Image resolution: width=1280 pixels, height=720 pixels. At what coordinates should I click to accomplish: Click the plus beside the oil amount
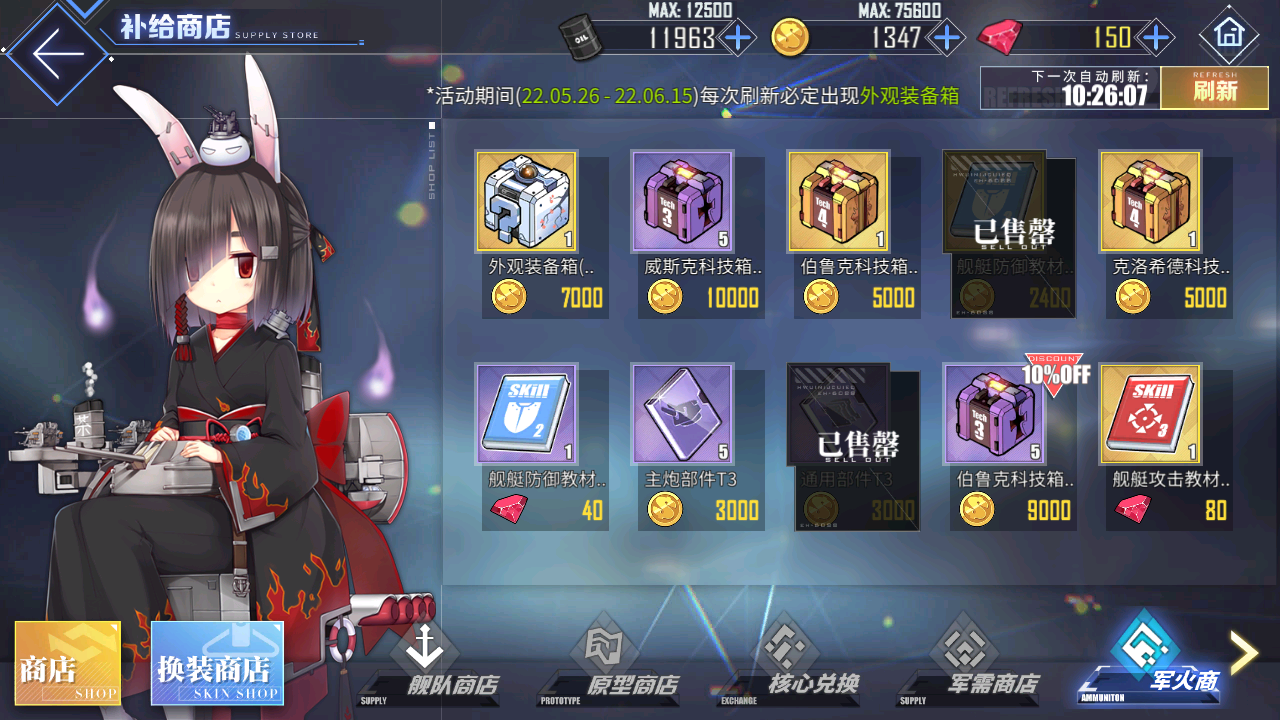click(x=738, y=36)
